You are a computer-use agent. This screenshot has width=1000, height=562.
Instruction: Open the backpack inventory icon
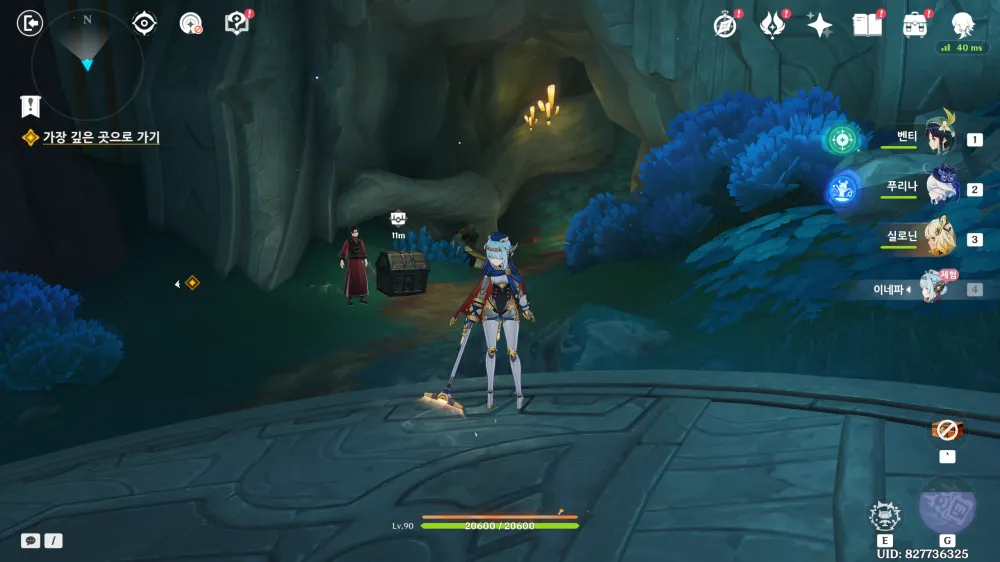(914, 25)
